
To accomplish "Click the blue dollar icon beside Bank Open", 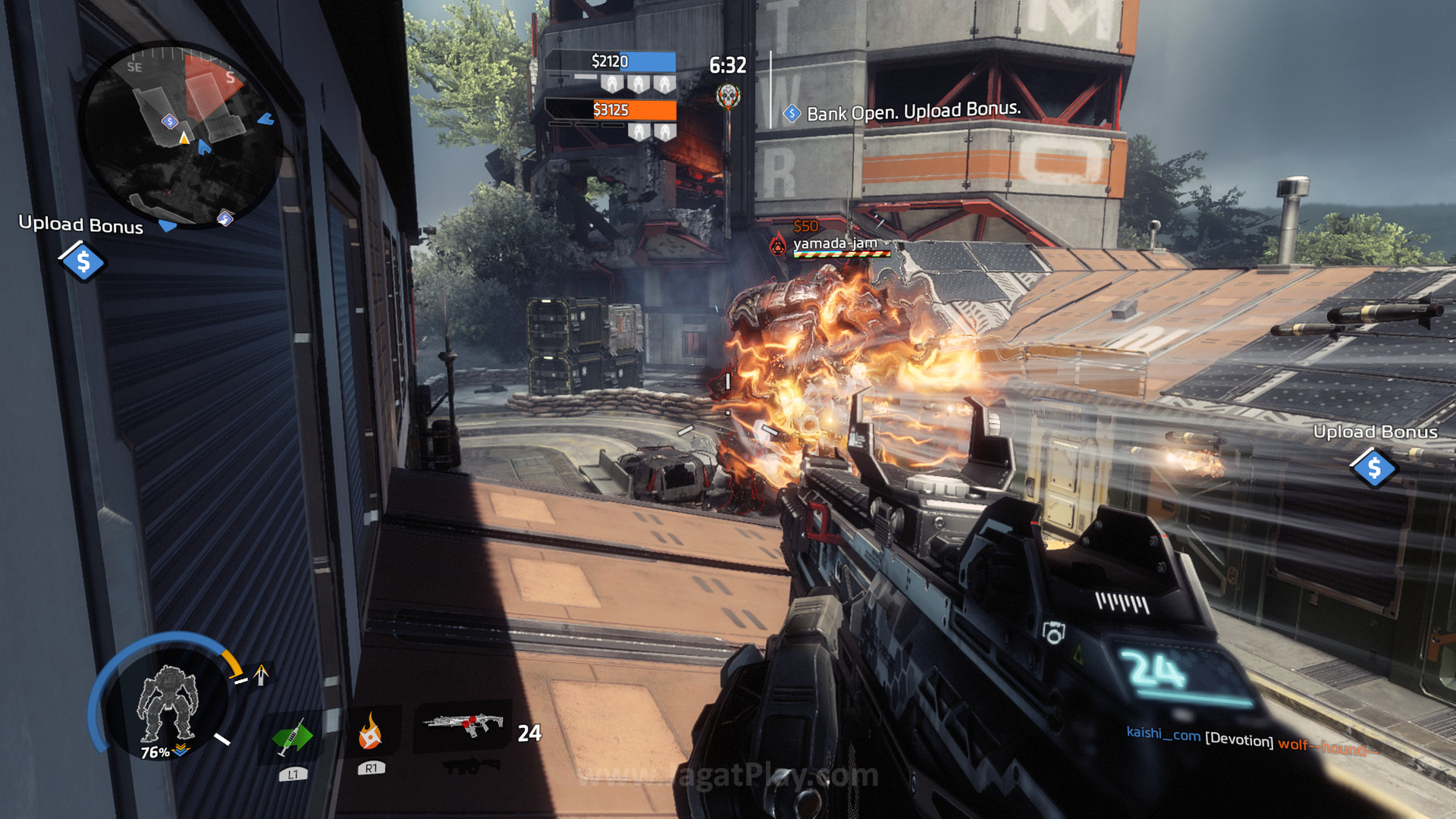I will click(x=792, y=114).
